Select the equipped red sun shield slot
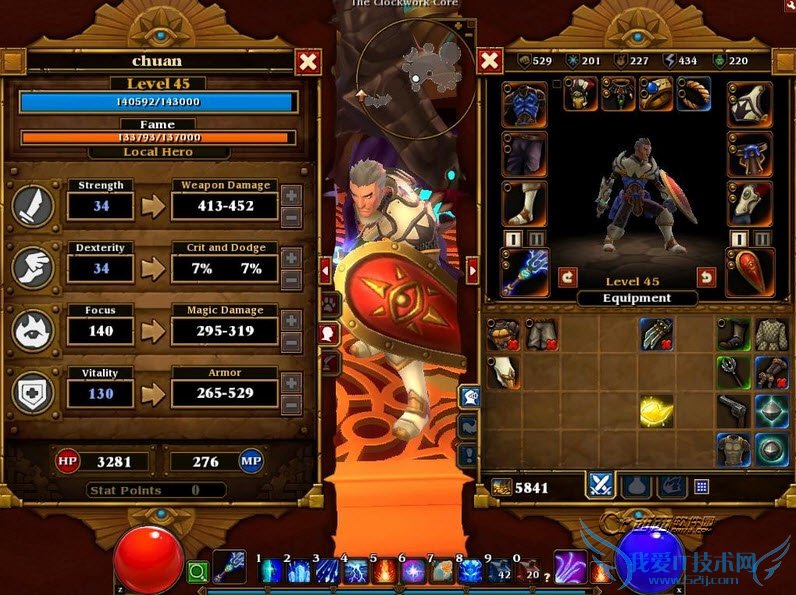 click(749, 272)
